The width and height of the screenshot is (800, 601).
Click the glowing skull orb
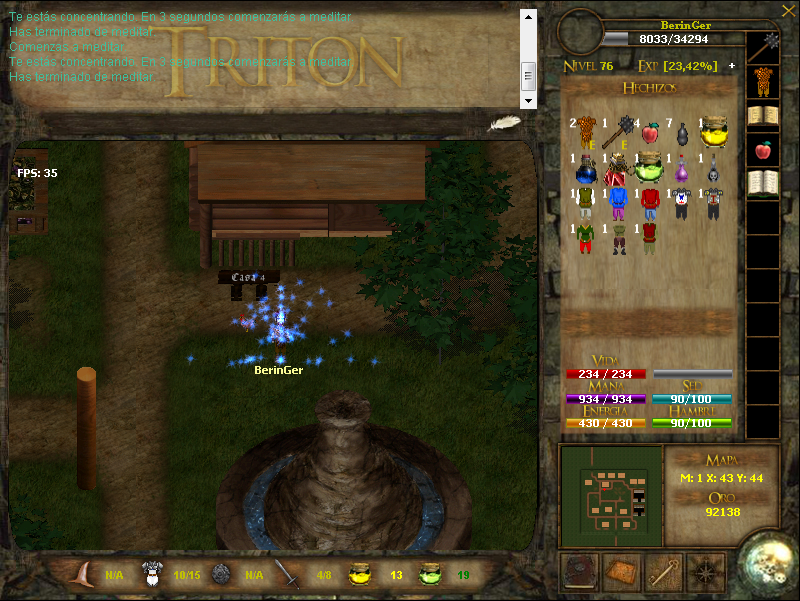pyautogui.click(x=768, y=565)
